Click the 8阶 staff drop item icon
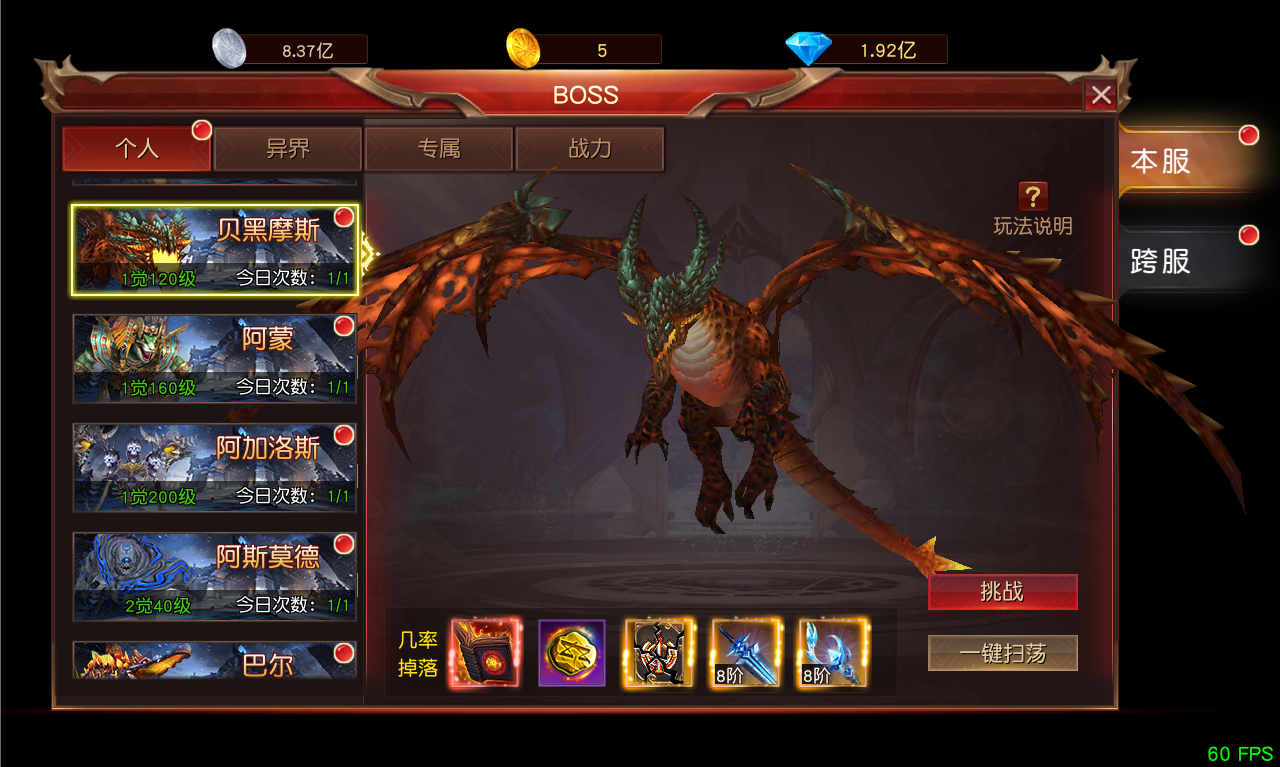The width and height of the screenshot is (1280, 767). click(833, 652)
